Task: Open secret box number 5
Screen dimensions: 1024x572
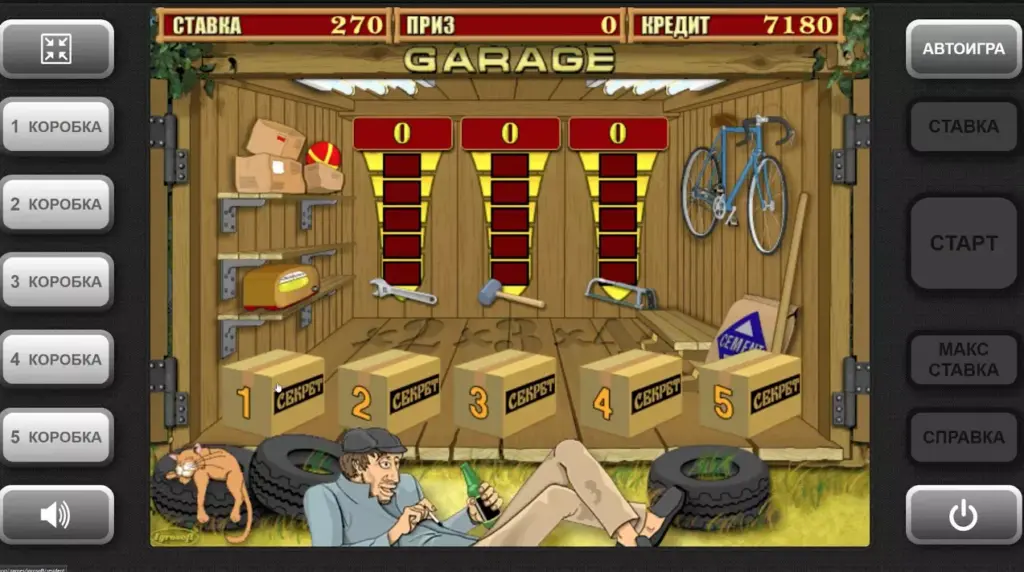Action: click(x=750, y=391)
